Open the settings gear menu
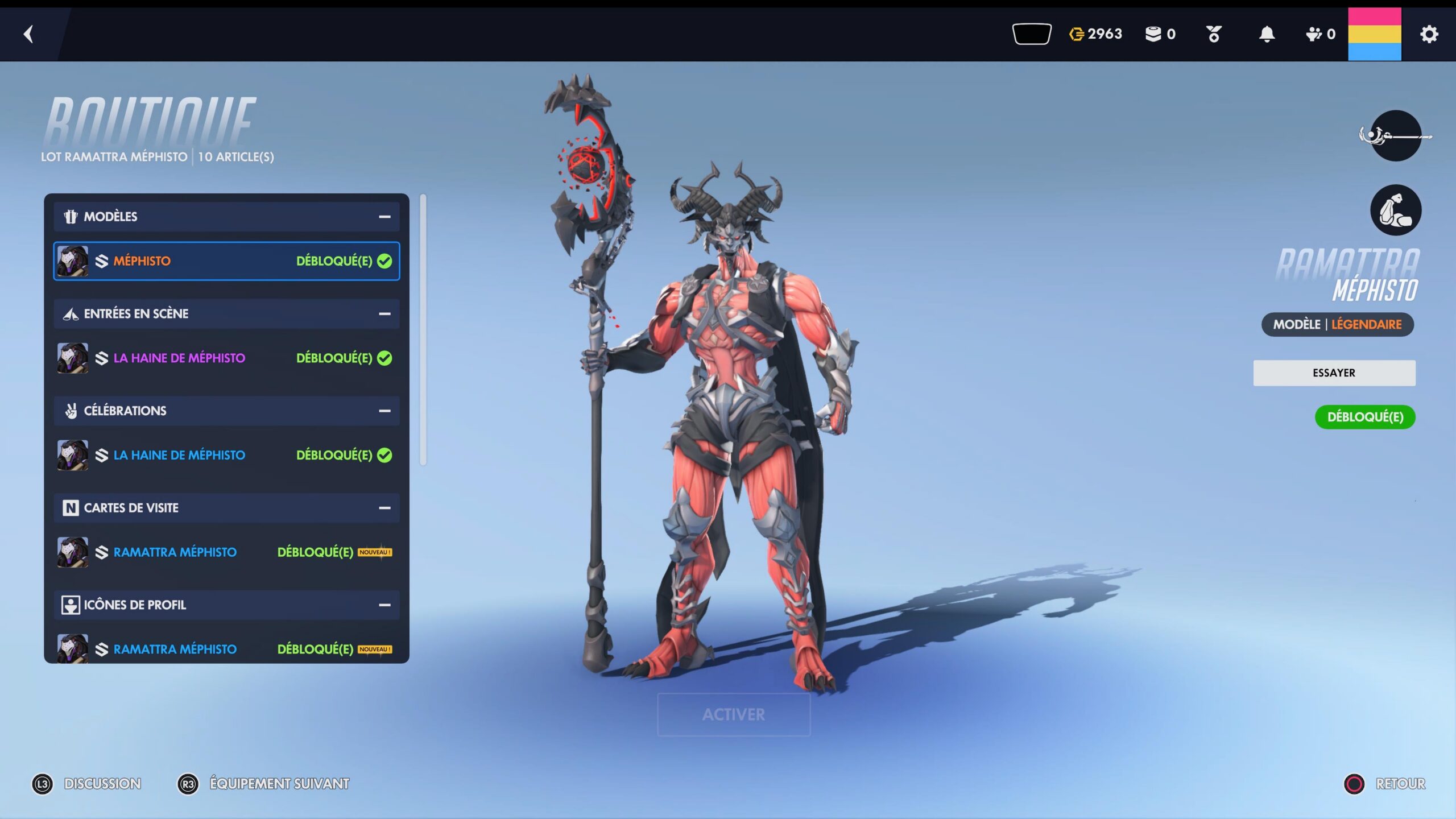The image size is (1456, 819). 1429,34
